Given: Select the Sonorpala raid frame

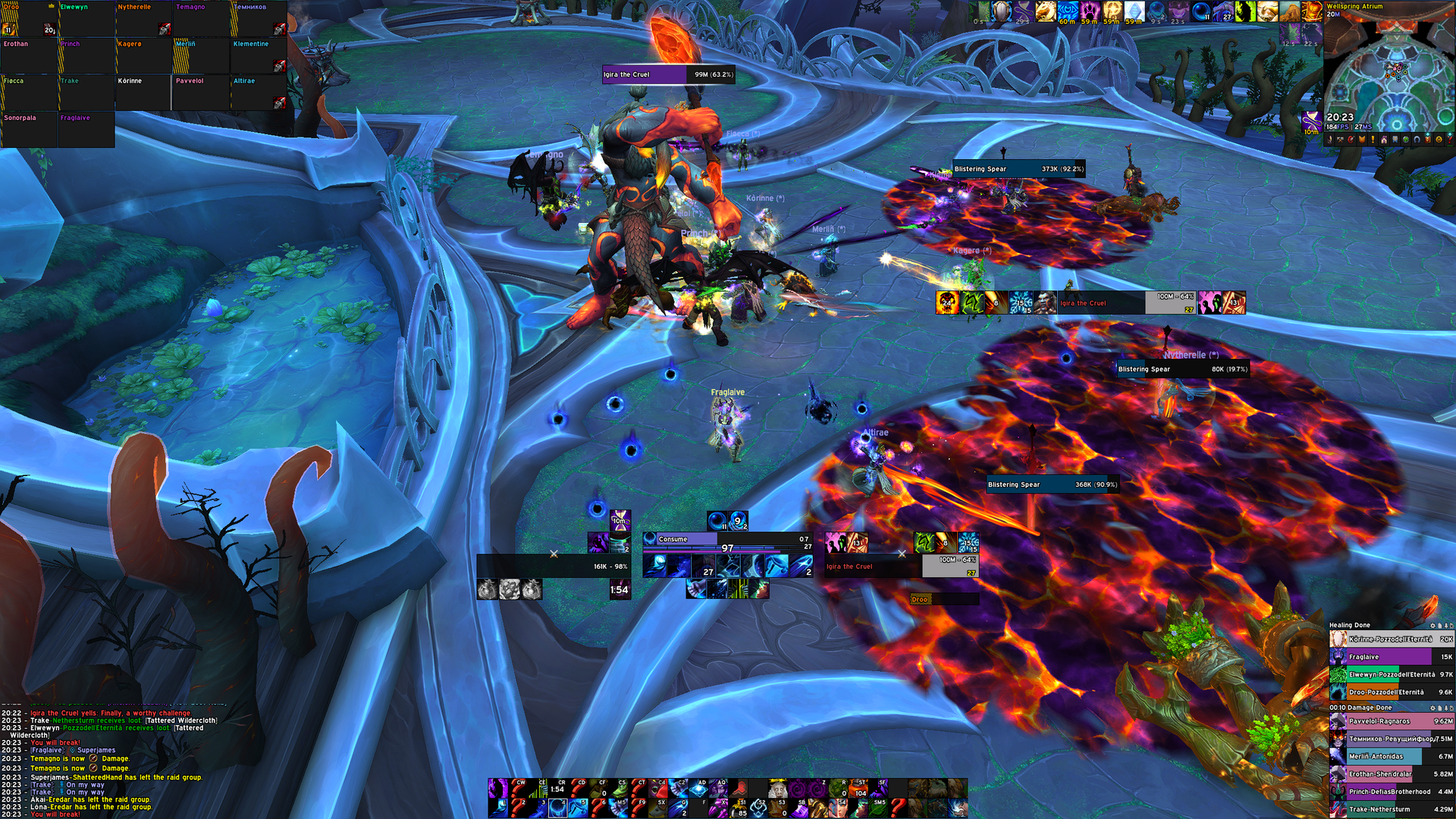Looking at the screenshot, I should [x=29, y=130].
